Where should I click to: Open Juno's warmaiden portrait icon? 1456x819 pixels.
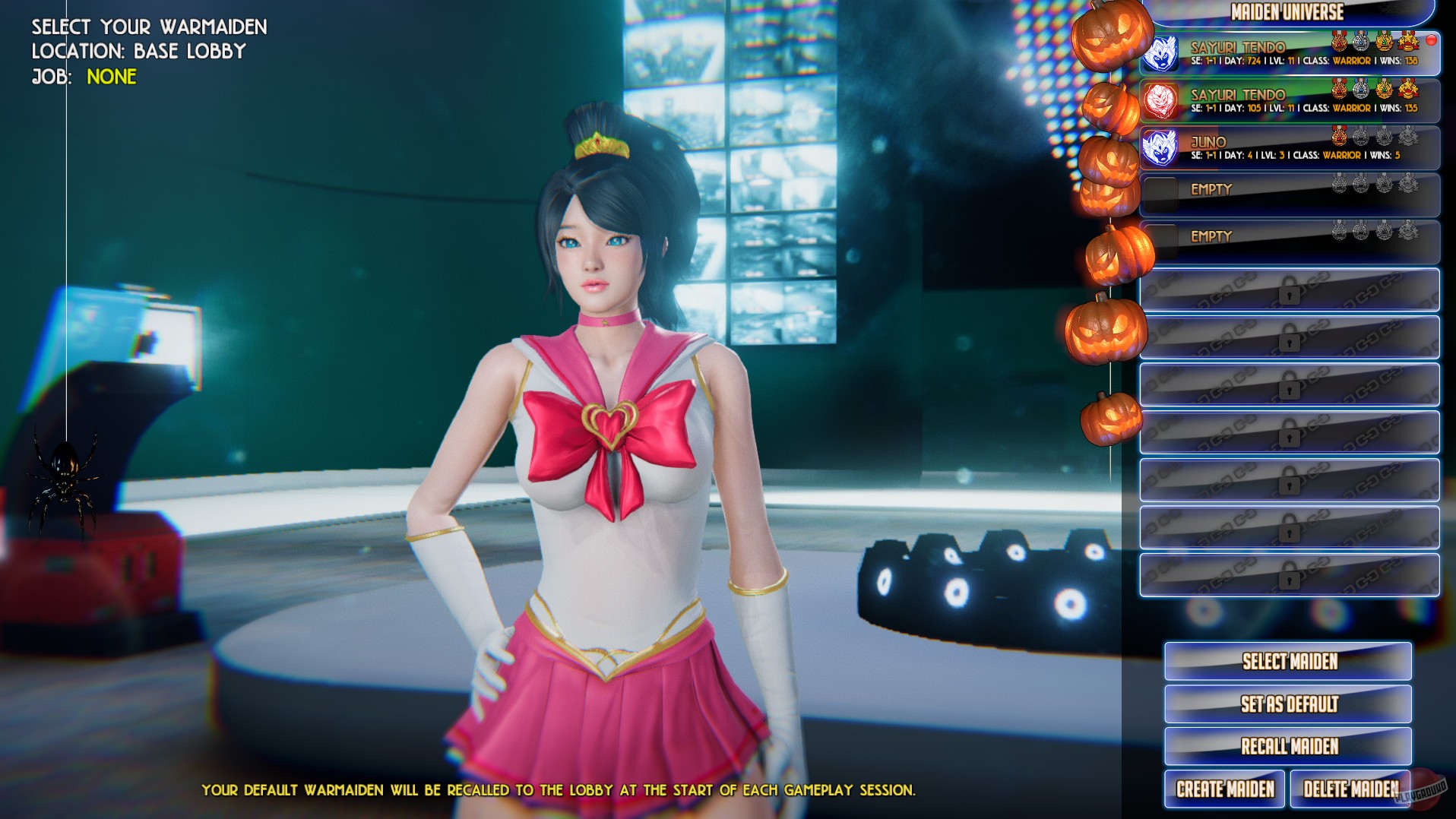[x=1163, y=147]
